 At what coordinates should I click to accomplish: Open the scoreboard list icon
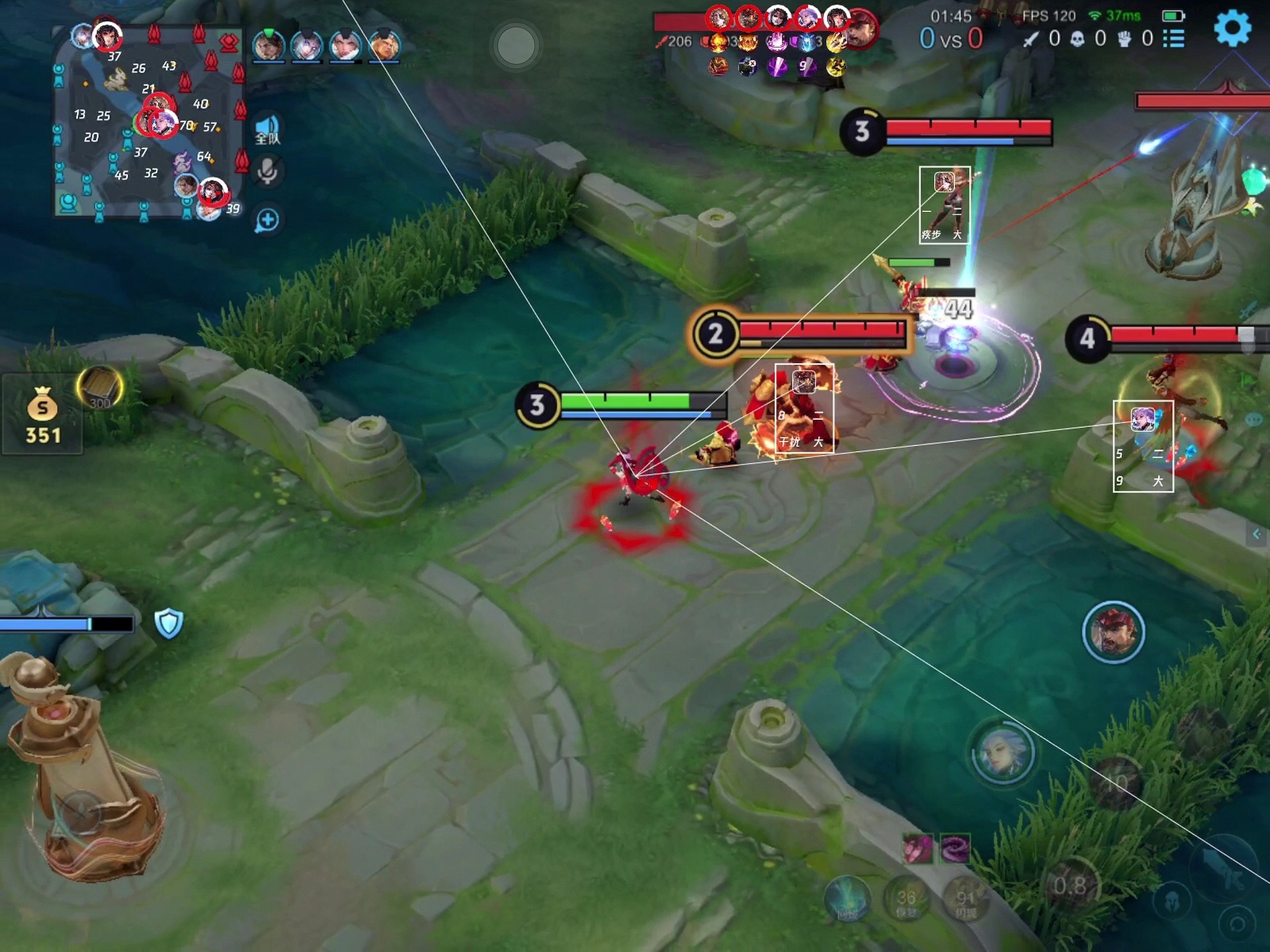(x=1174, y=38)
